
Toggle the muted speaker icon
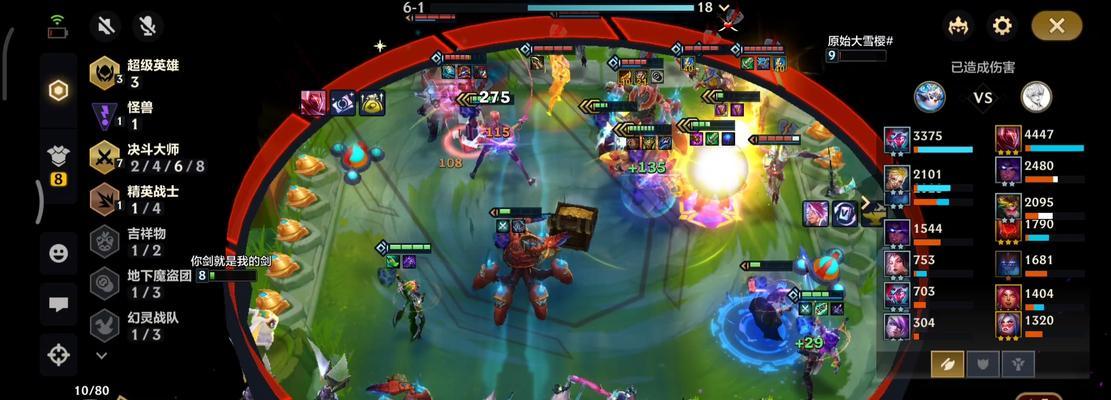[106, 25]
